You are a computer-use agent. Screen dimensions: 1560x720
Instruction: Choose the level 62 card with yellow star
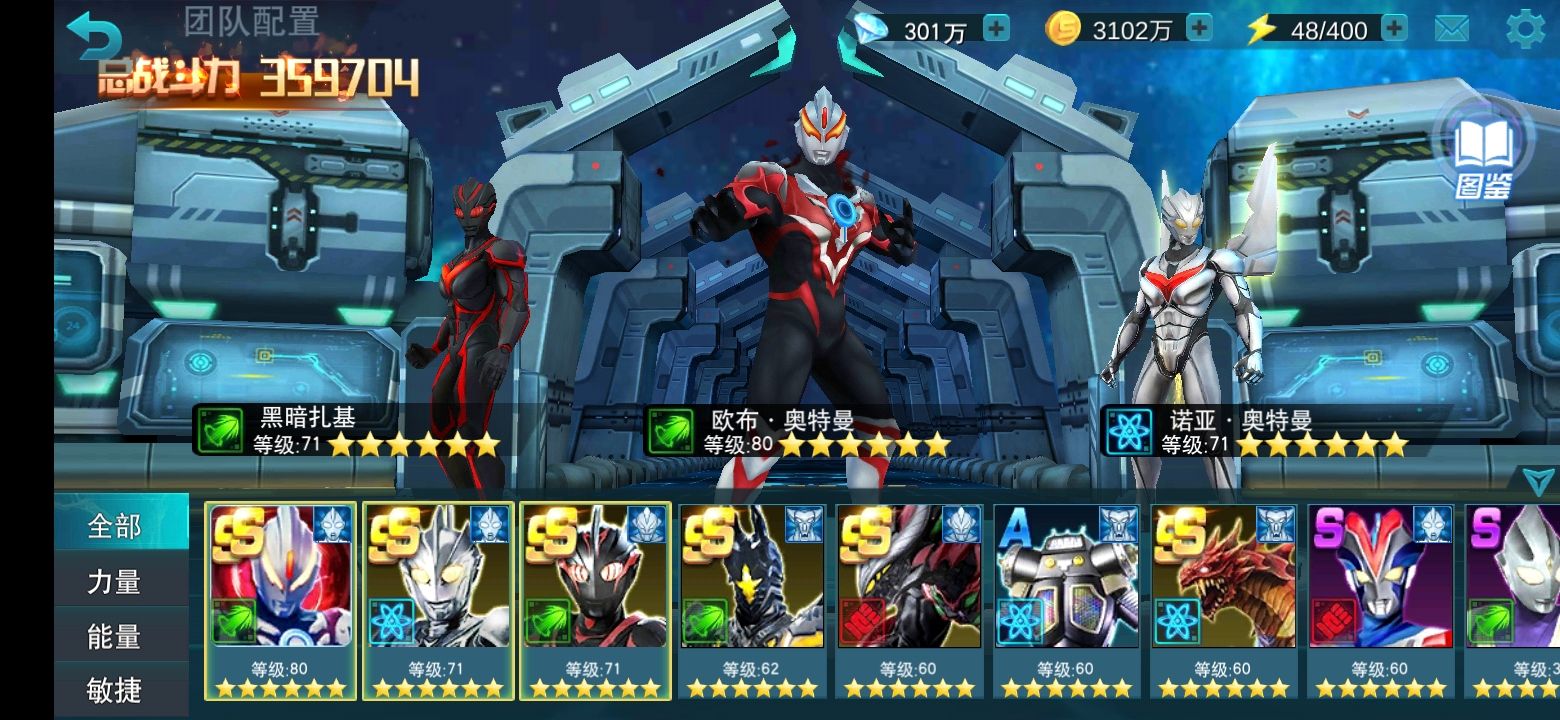(752, 600)
